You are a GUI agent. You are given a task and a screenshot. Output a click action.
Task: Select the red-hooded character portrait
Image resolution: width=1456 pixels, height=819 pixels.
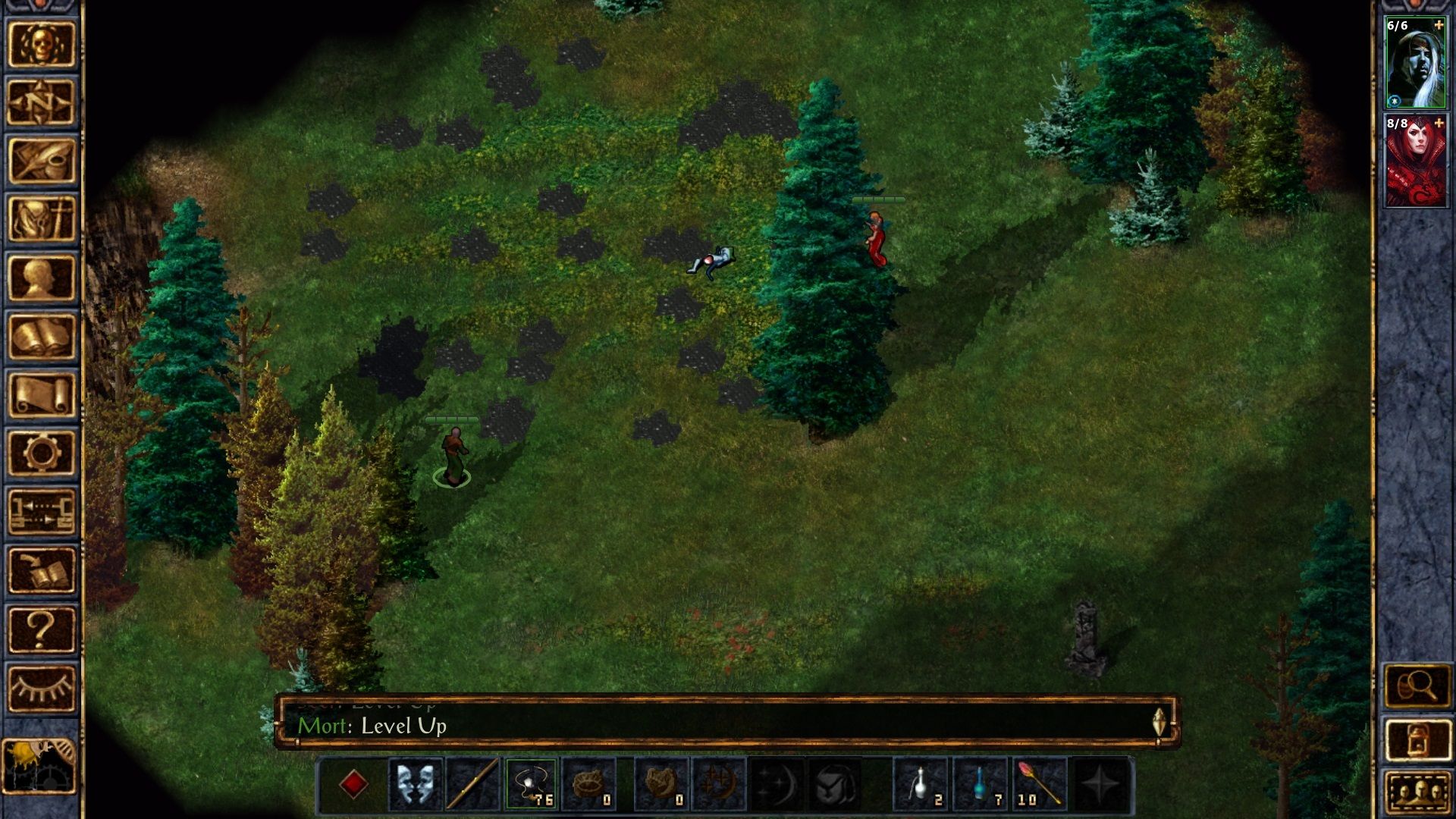click(x=1415, y=161)
